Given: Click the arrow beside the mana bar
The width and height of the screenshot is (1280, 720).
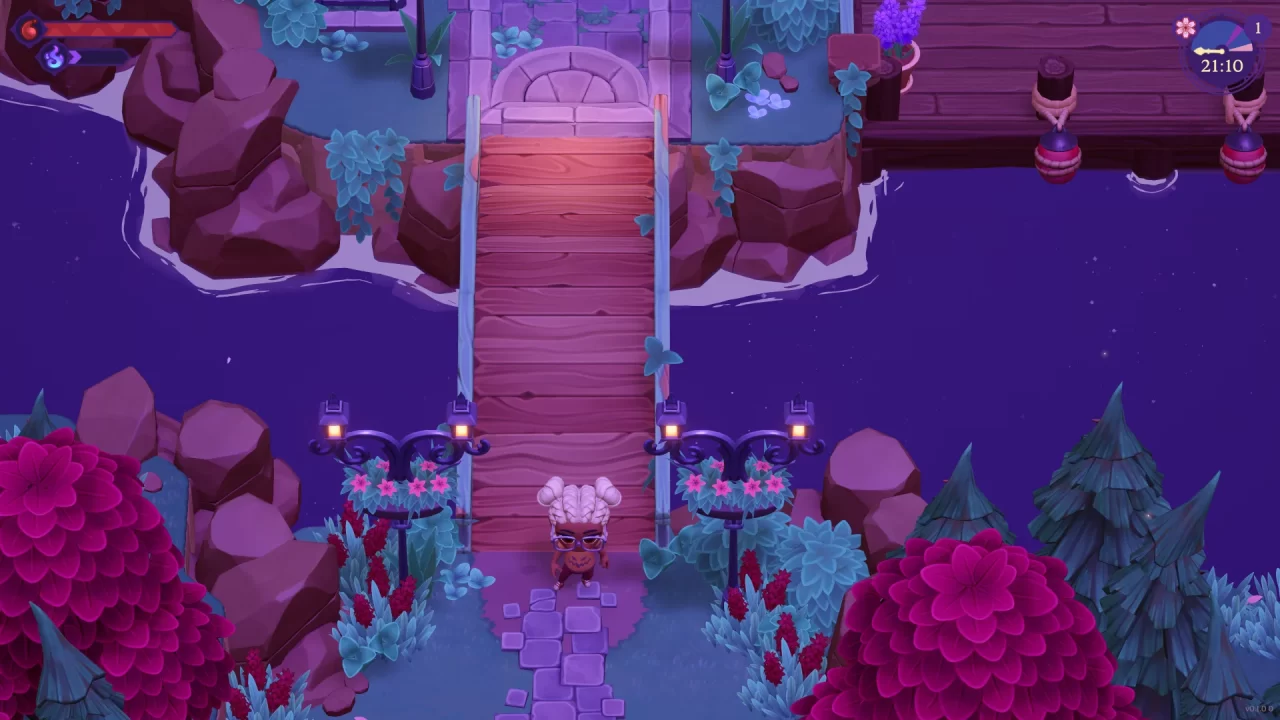Looking at the screenshot, I should click(73, 56).
